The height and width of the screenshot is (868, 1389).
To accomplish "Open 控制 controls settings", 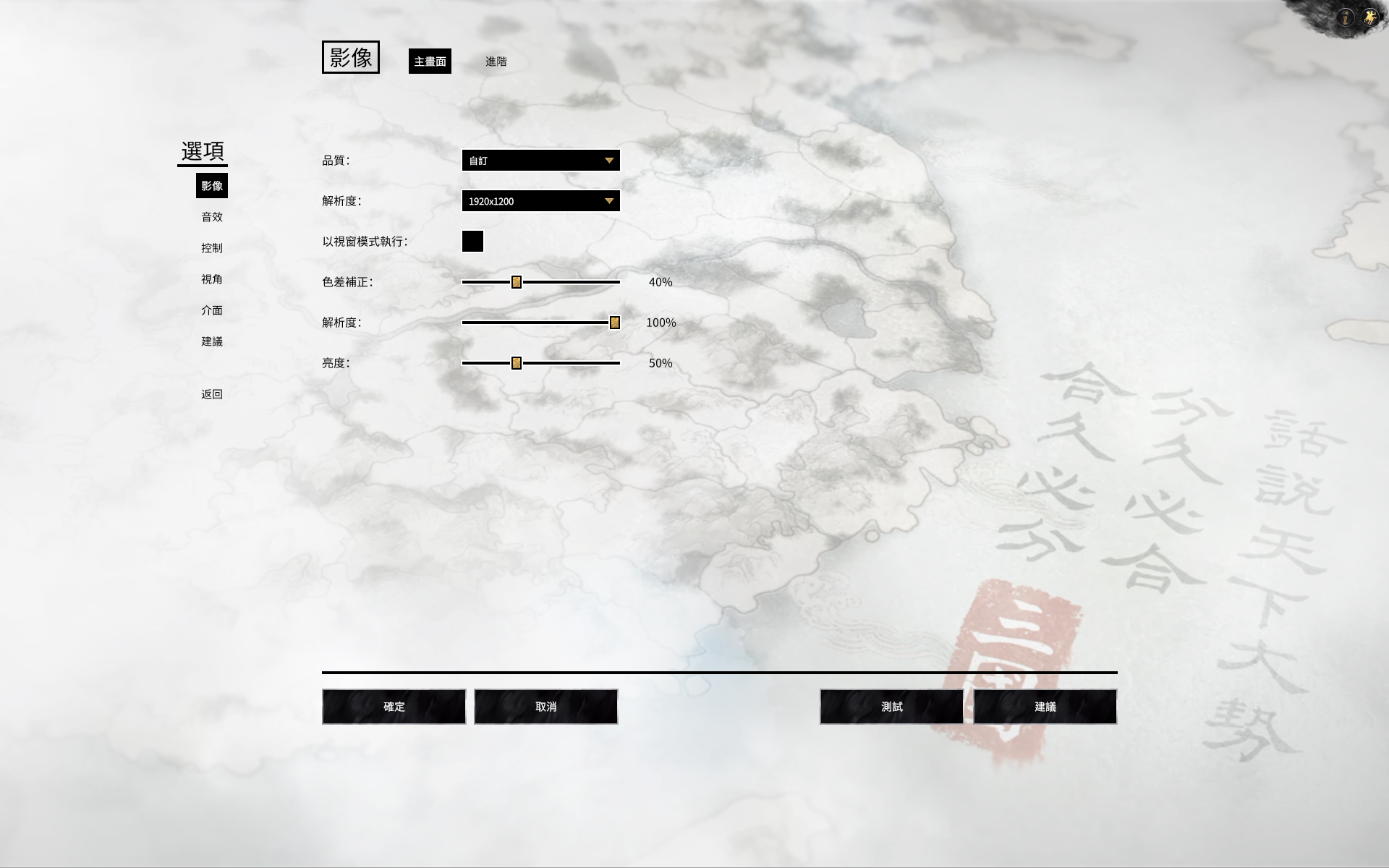I will 212,248.
